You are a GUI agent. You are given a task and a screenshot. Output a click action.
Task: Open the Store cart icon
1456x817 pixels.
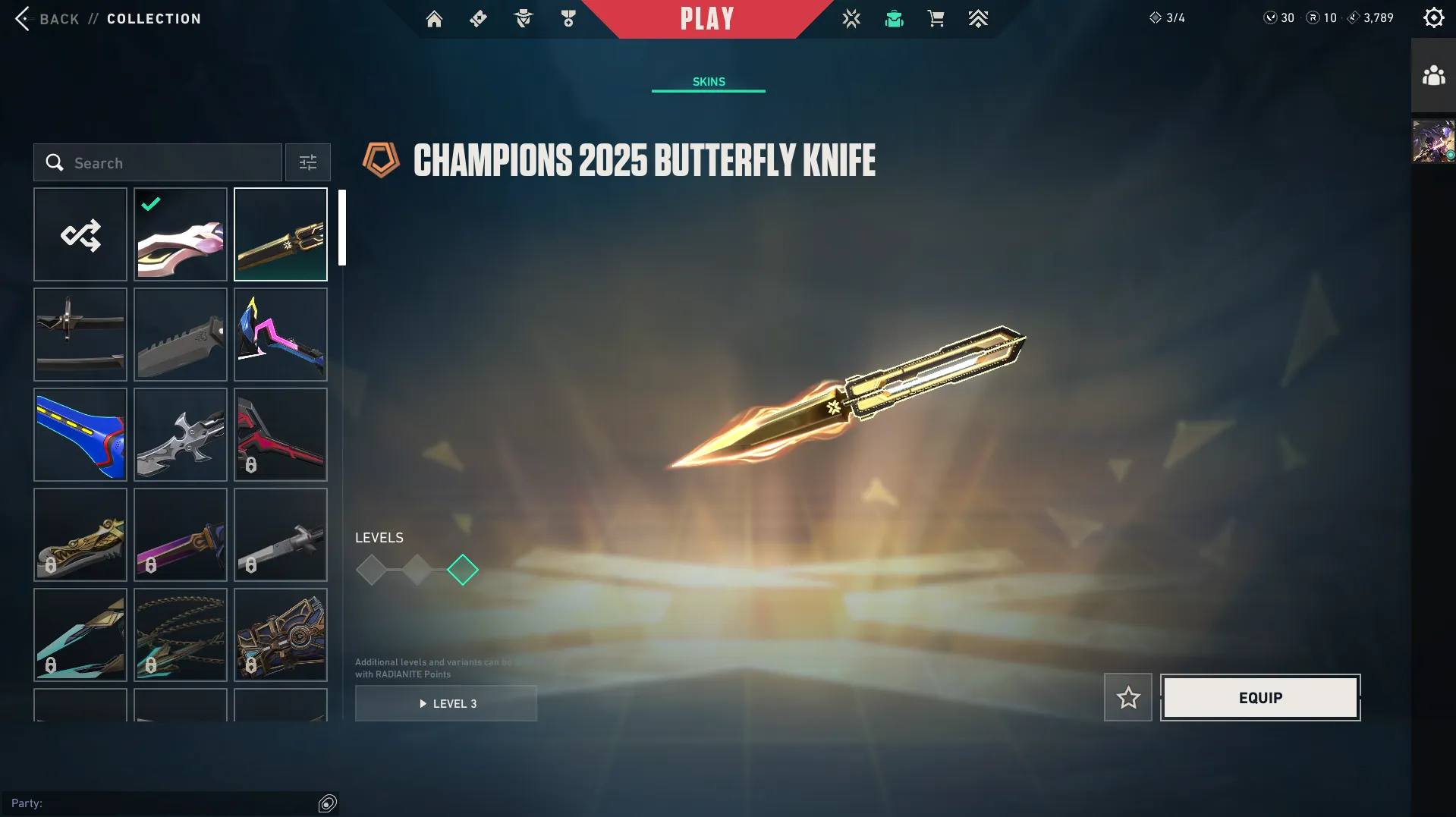[936, 18]
